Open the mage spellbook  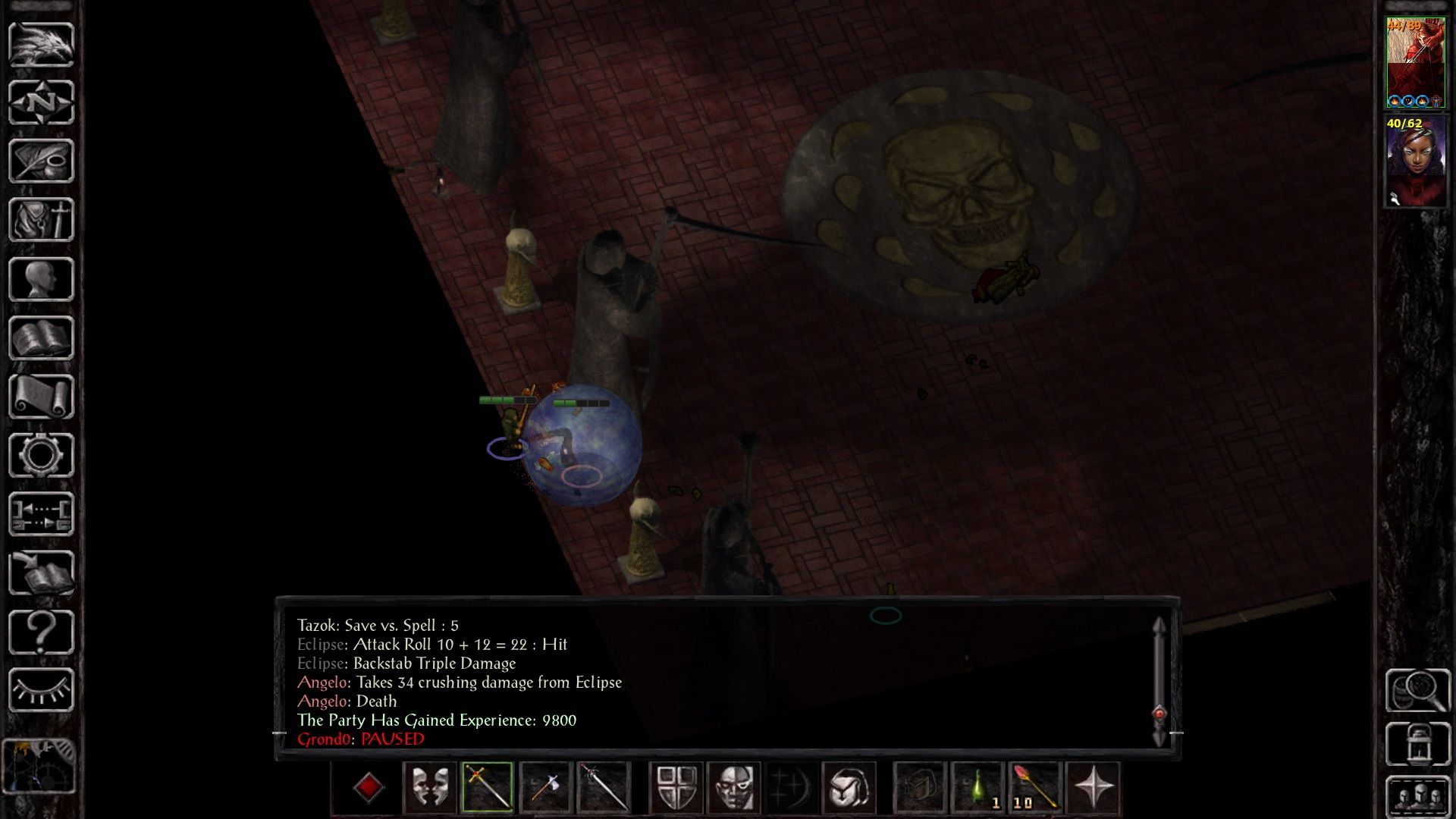[41, 337]
